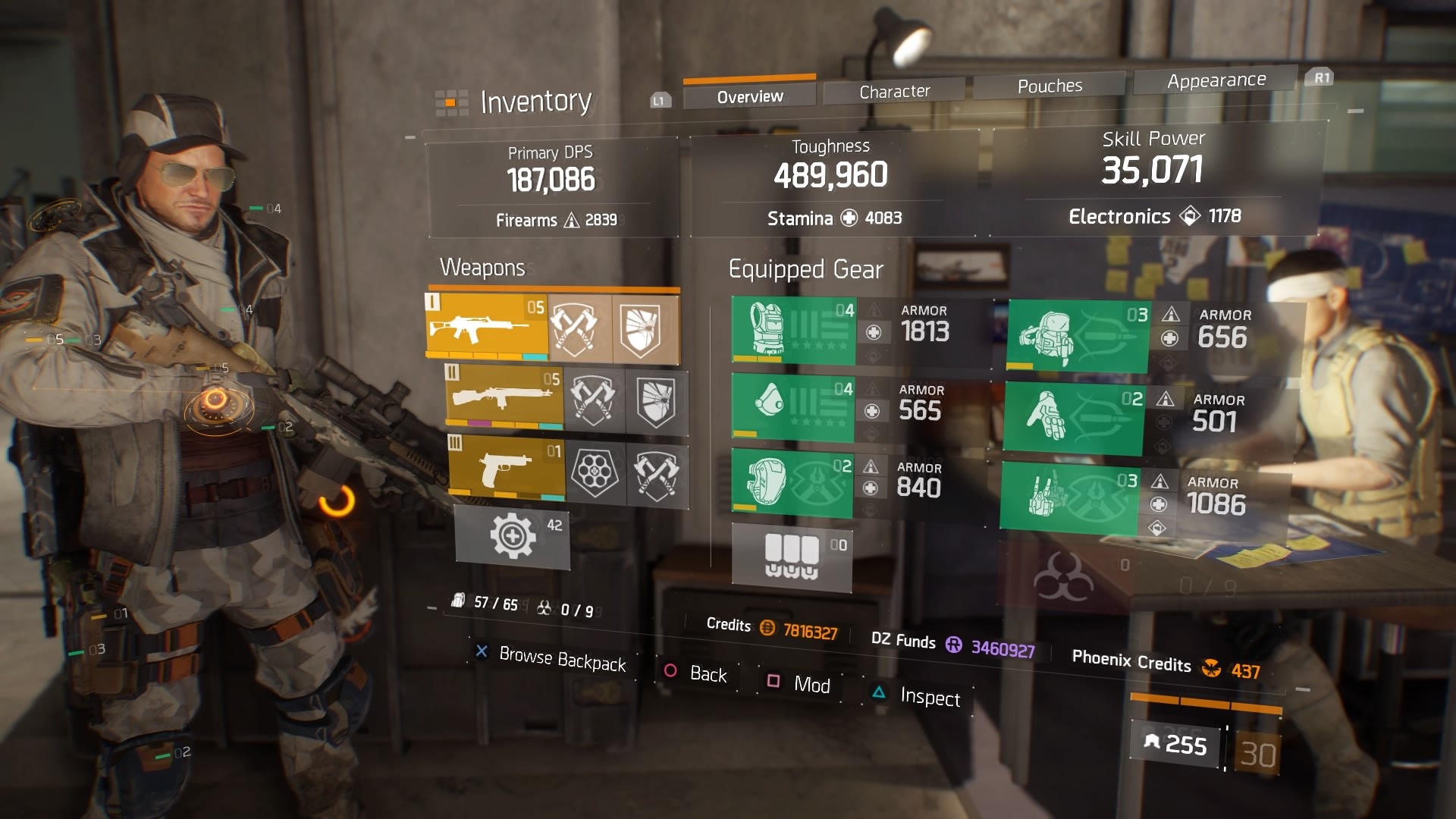Select the gloves gear slot with 501 armor
The height and width of the screenshot is (819, 1456).
(x=1072, y=417)
